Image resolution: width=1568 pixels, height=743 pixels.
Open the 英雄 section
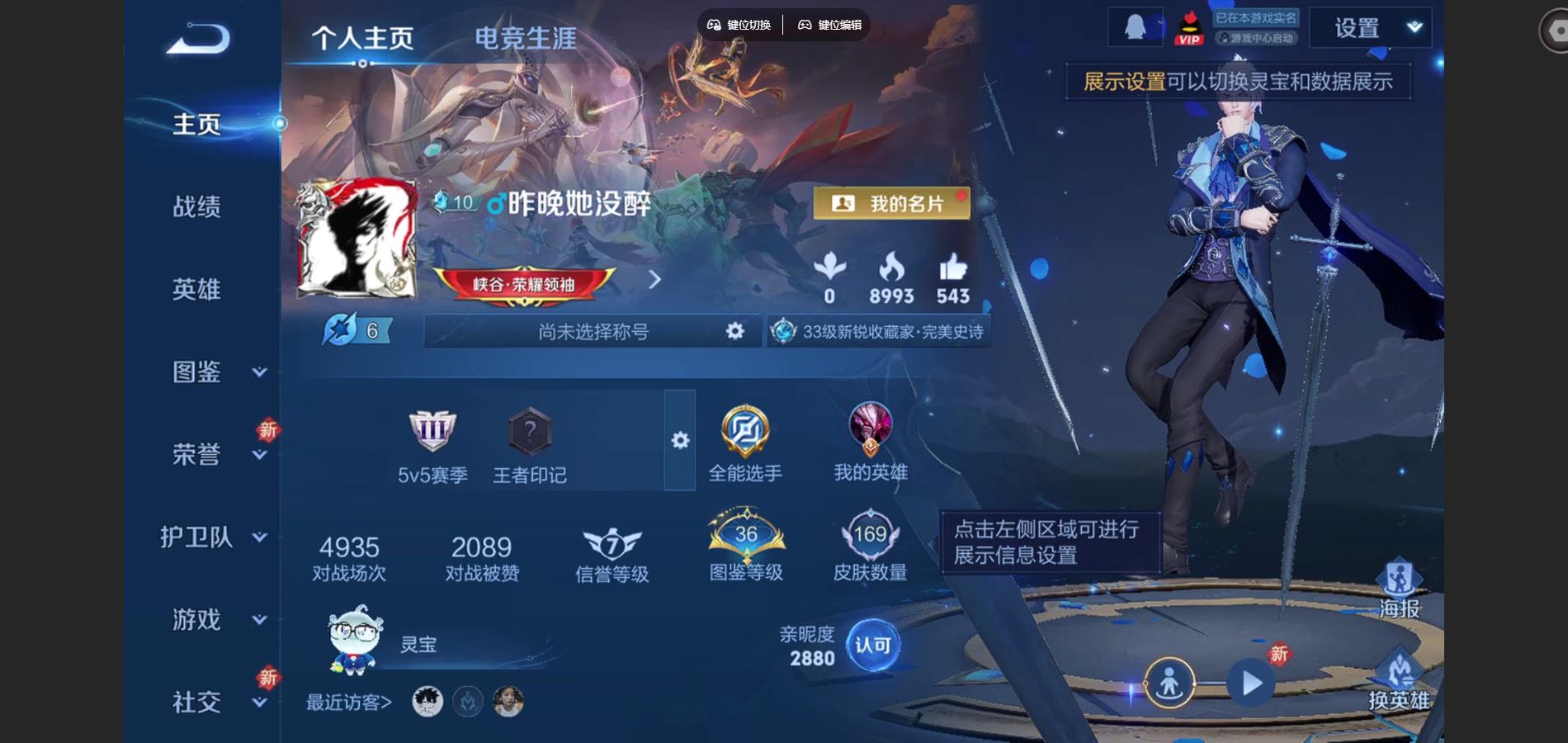pos(196,289)
